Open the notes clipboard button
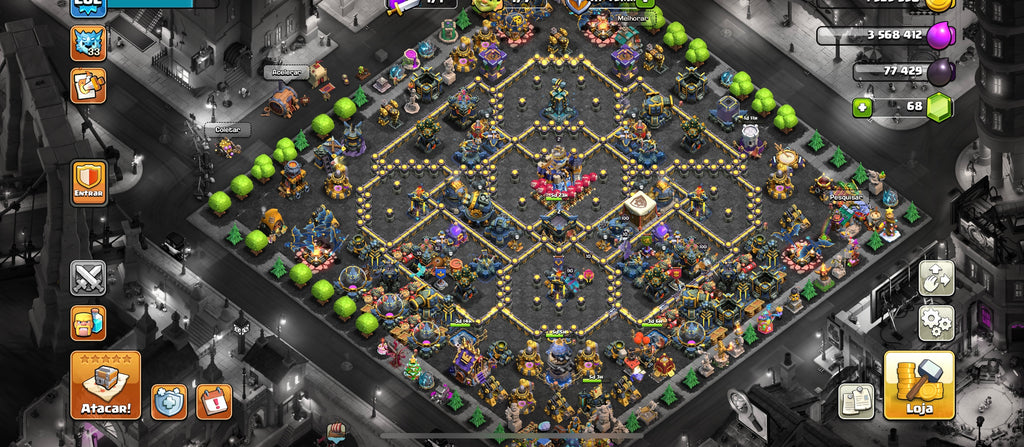The height and width of the screenshot is (447, 1024). pyautogui.click(x=856, y=400)
